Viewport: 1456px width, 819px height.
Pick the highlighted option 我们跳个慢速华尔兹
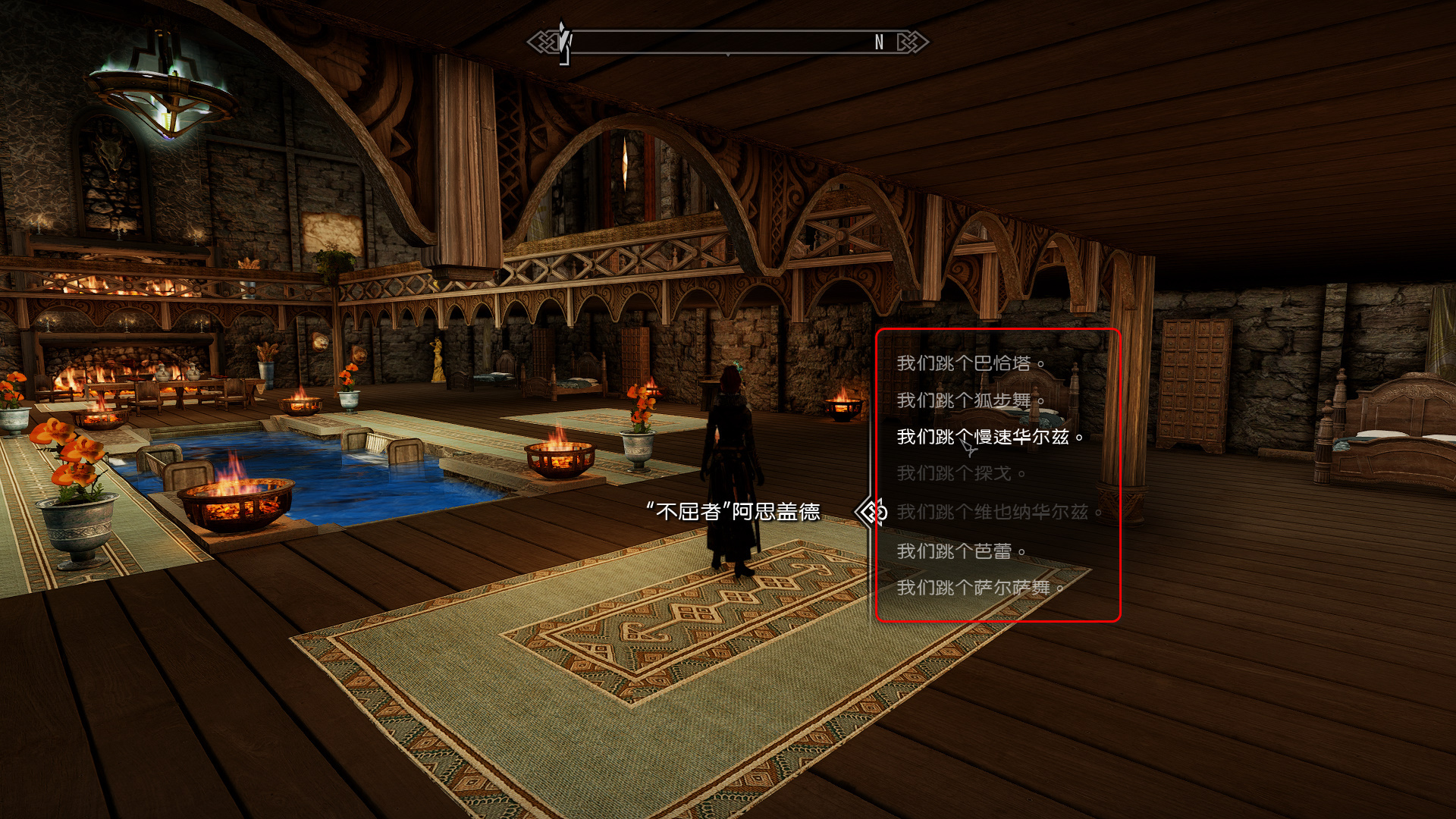pyautogui.click(x=989, y=438)
